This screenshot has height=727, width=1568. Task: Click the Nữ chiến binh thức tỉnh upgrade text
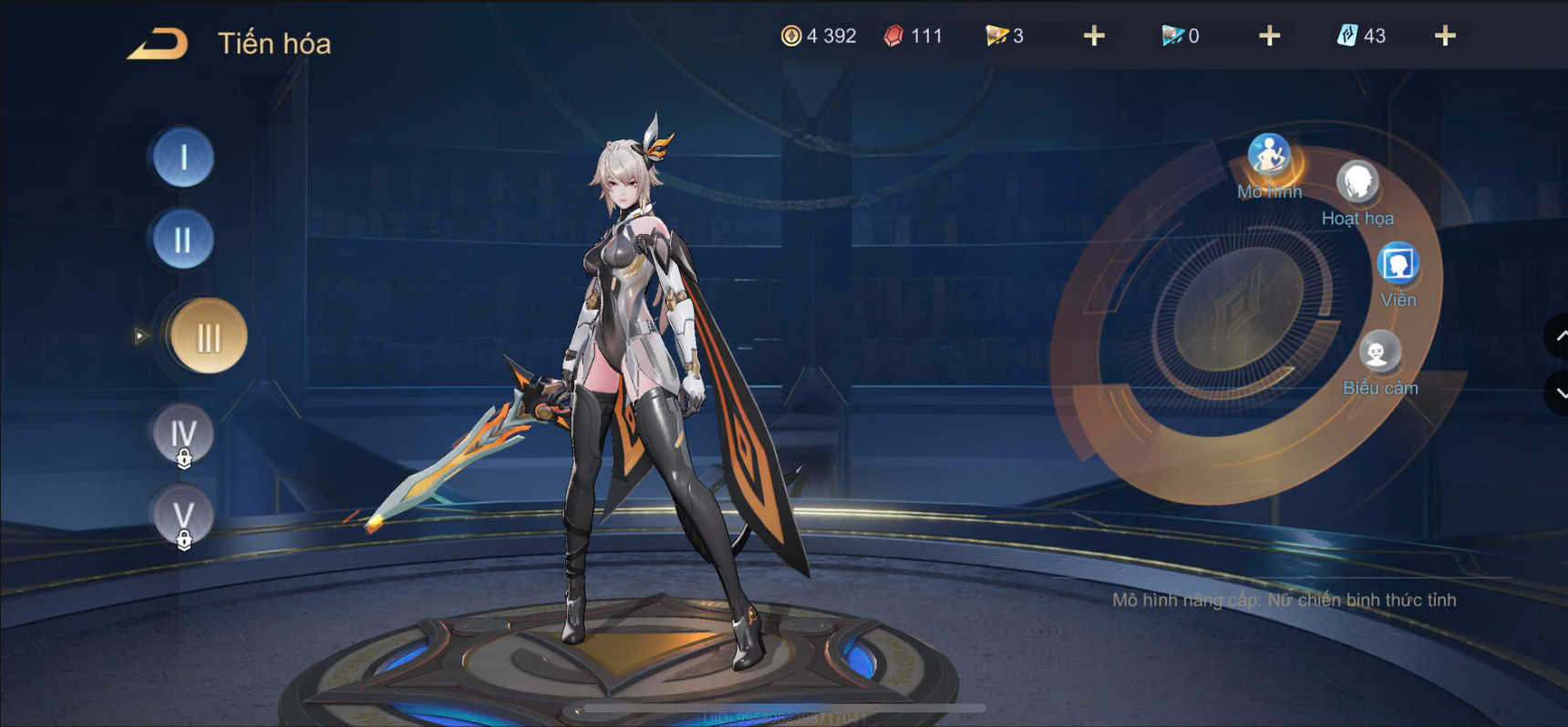(x=1285, y=599)
